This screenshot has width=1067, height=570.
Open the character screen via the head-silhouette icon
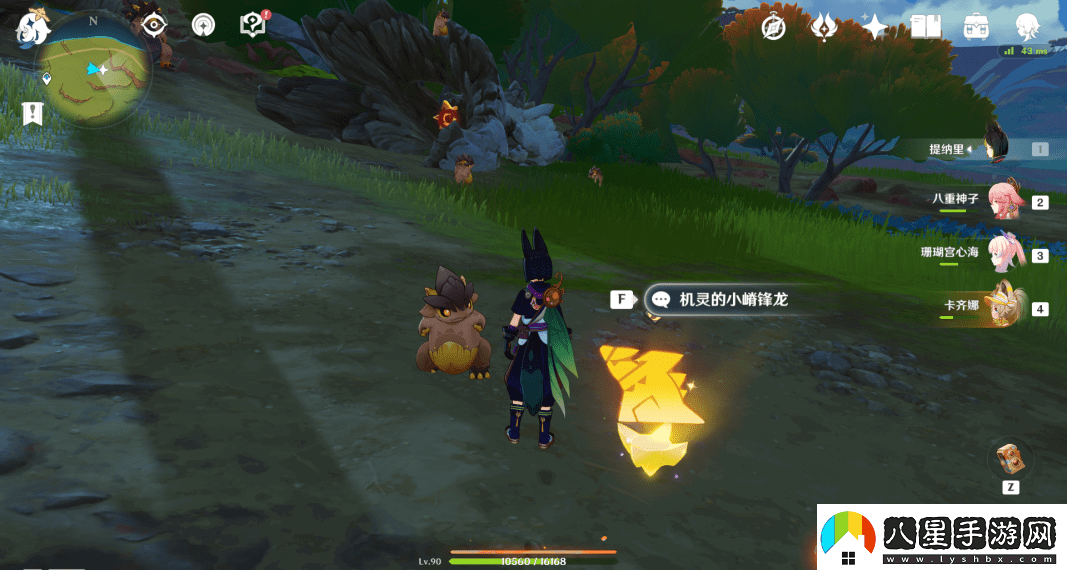[x=1028, y=28]
